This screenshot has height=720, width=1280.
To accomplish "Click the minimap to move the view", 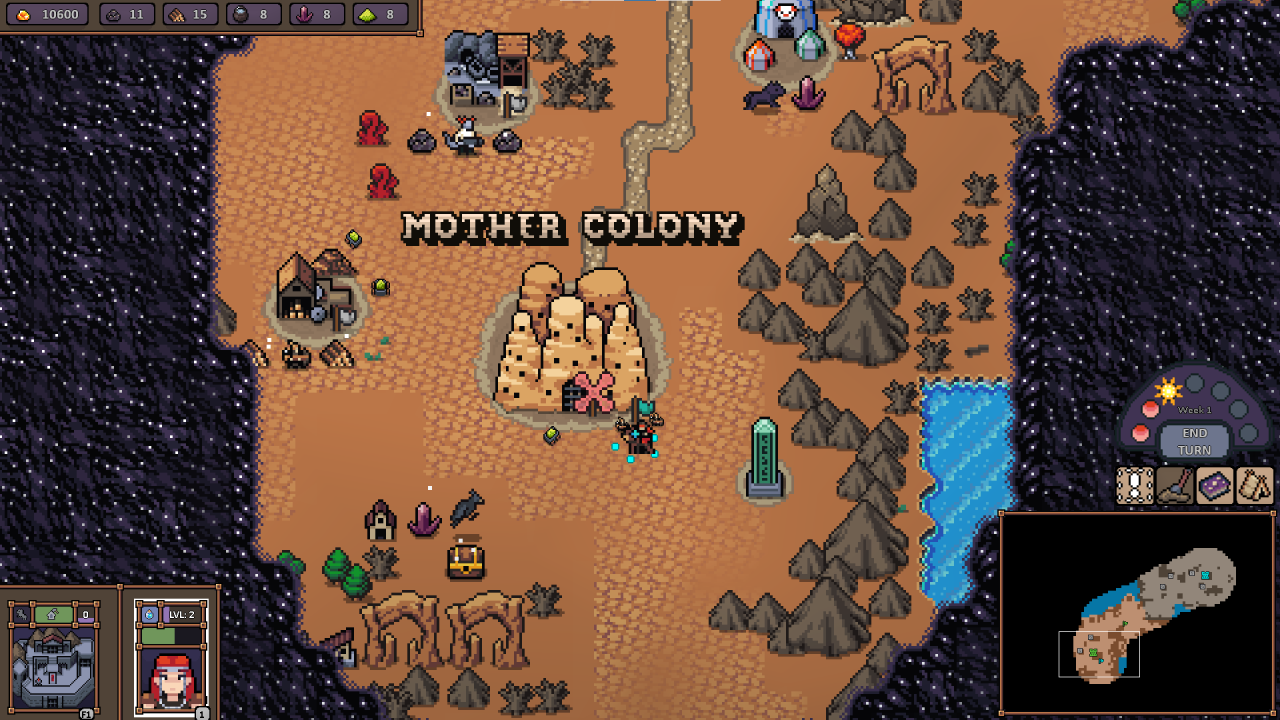I will pyautogui.click(x=1138, y=612).
